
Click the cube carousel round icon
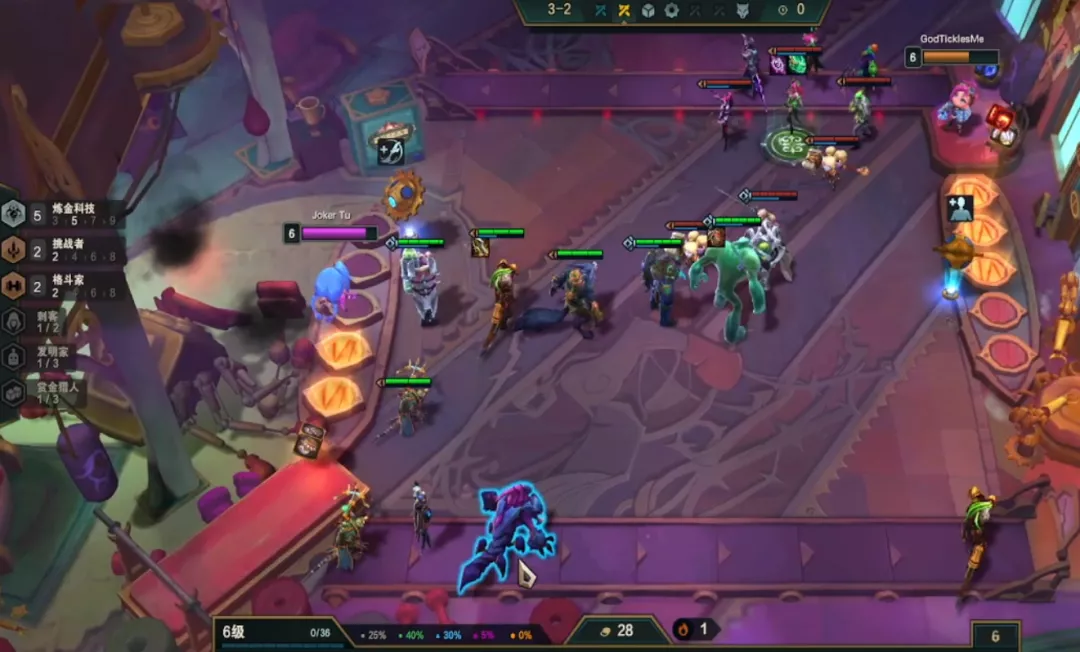(647, 11)
